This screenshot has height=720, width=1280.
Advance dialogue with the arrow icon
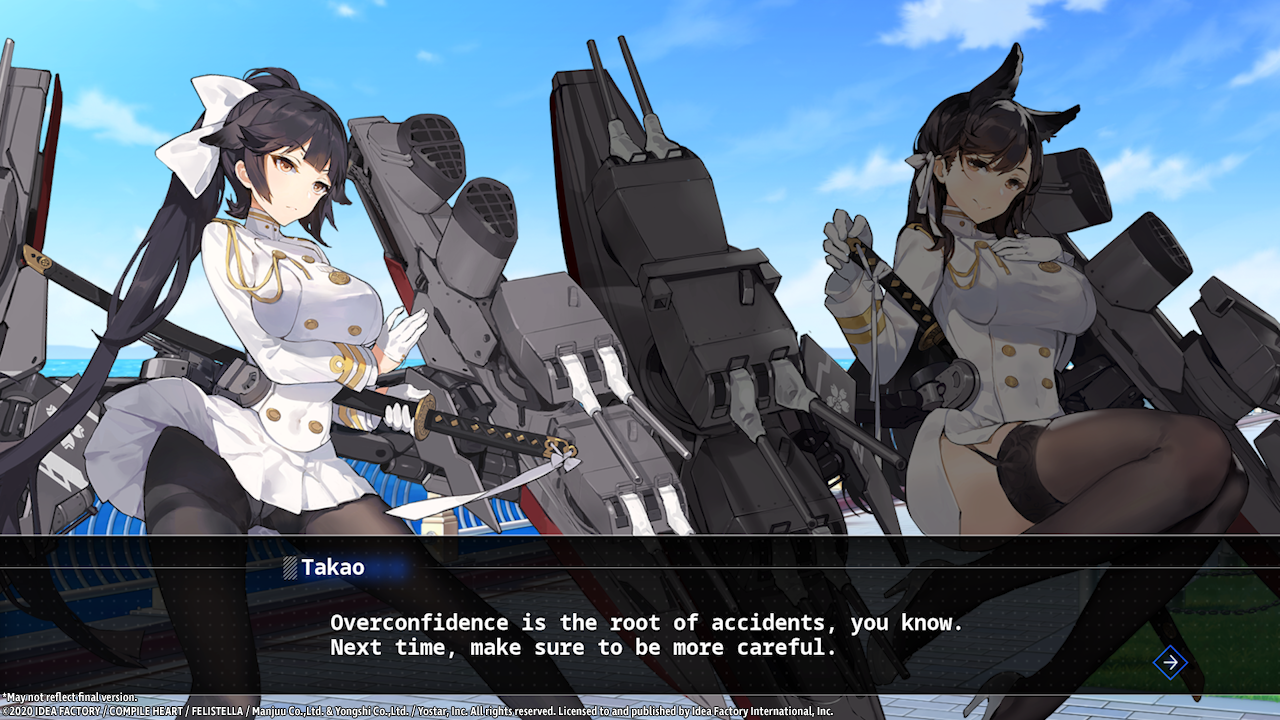point(1170,662)
